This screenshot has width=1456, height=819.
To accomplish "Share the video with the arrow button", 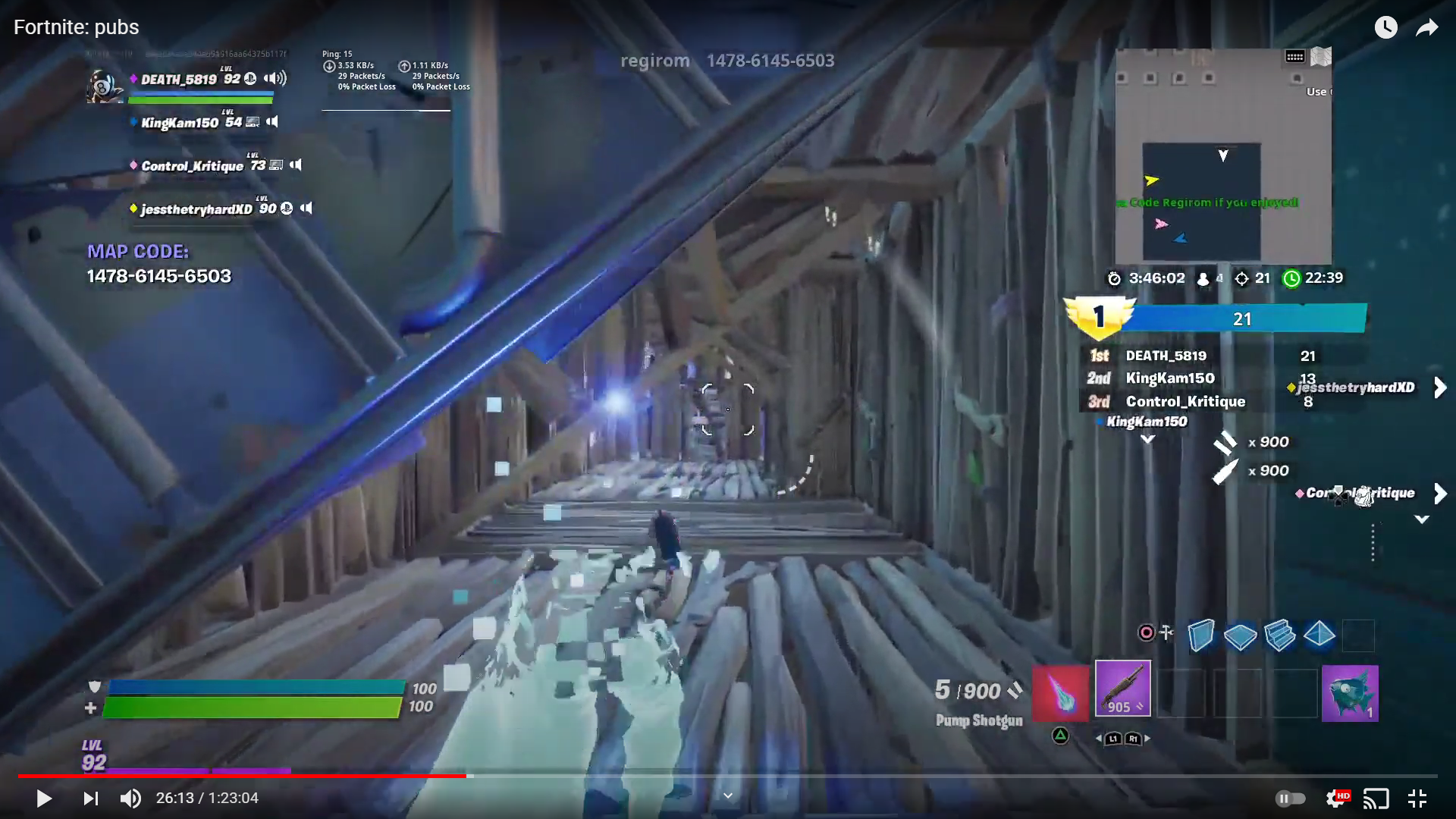I will pos(1426,28).
